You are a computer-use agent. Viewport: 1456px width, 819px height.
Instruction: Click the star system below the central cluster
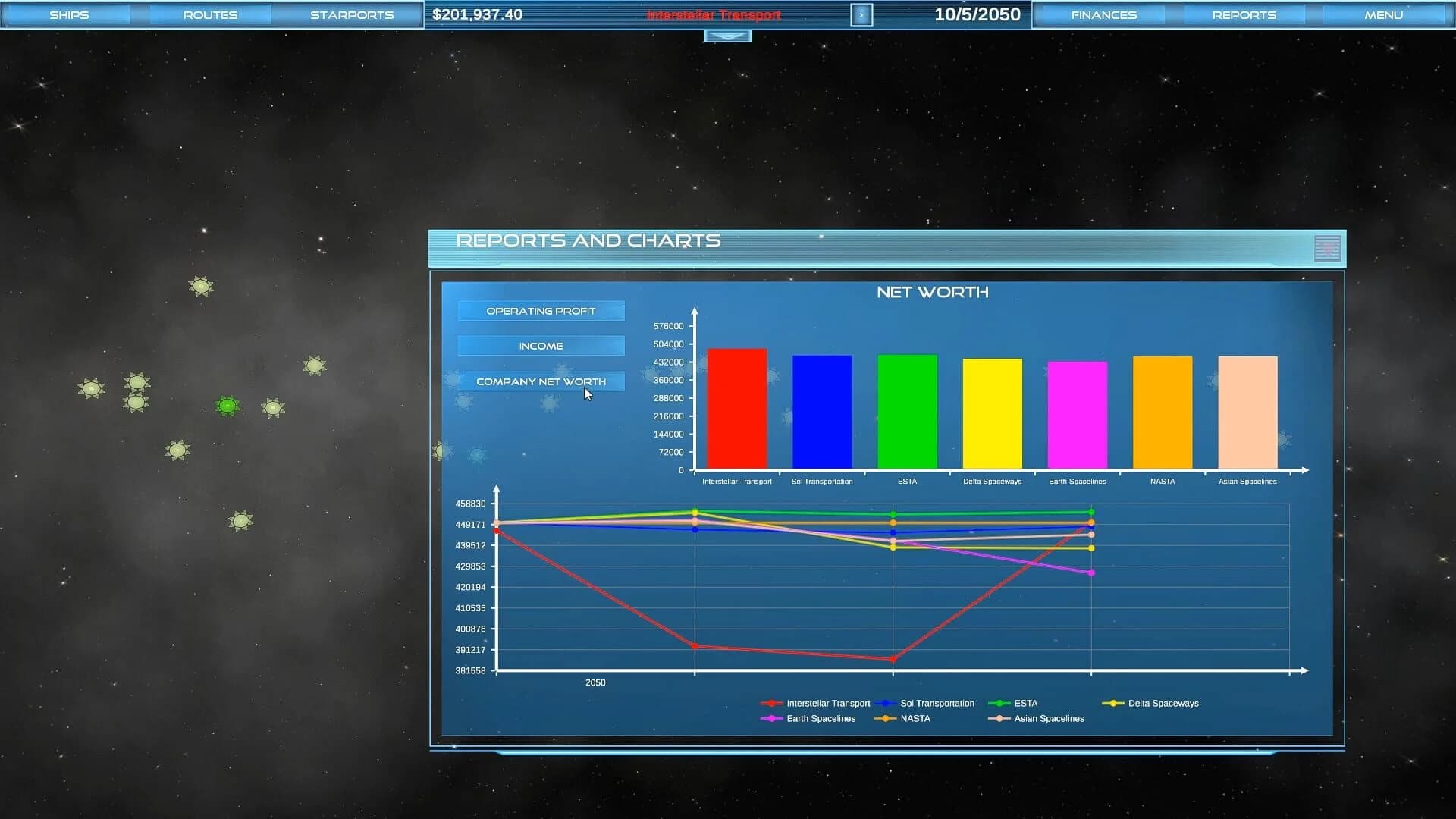(240, 520)
